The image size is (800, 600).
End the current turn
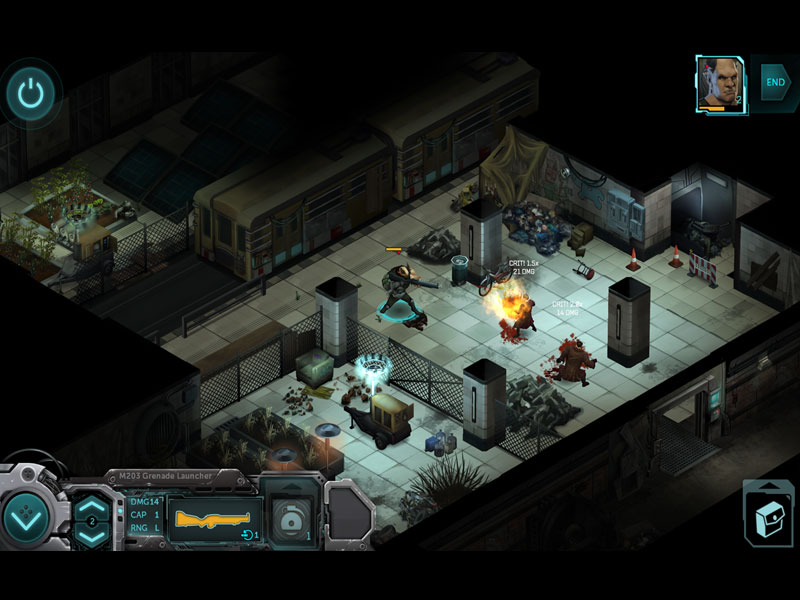point(775,81)
